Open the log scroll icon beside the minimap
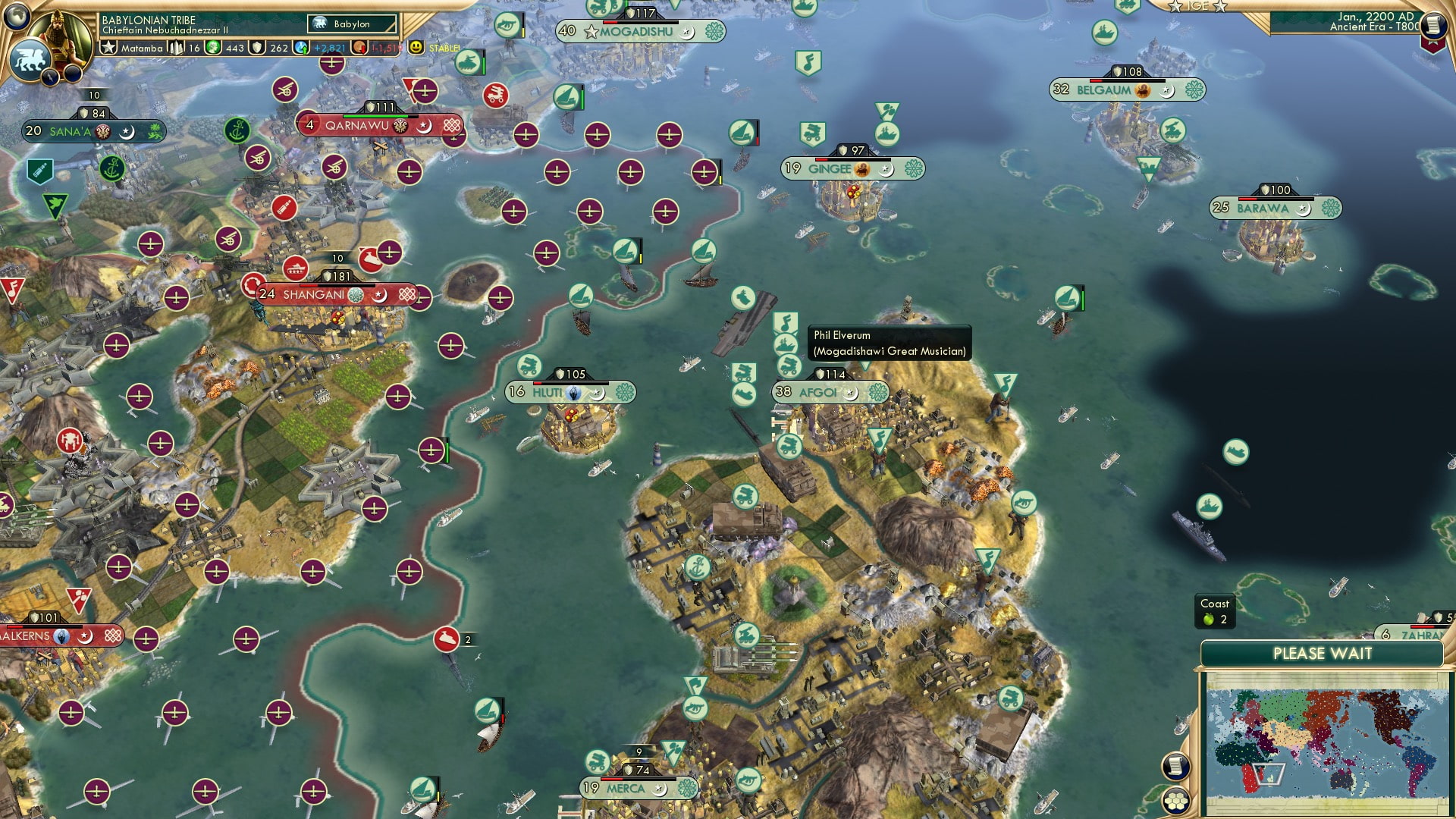This screenshot has height=819, width=1456. tap(1175, 767)
